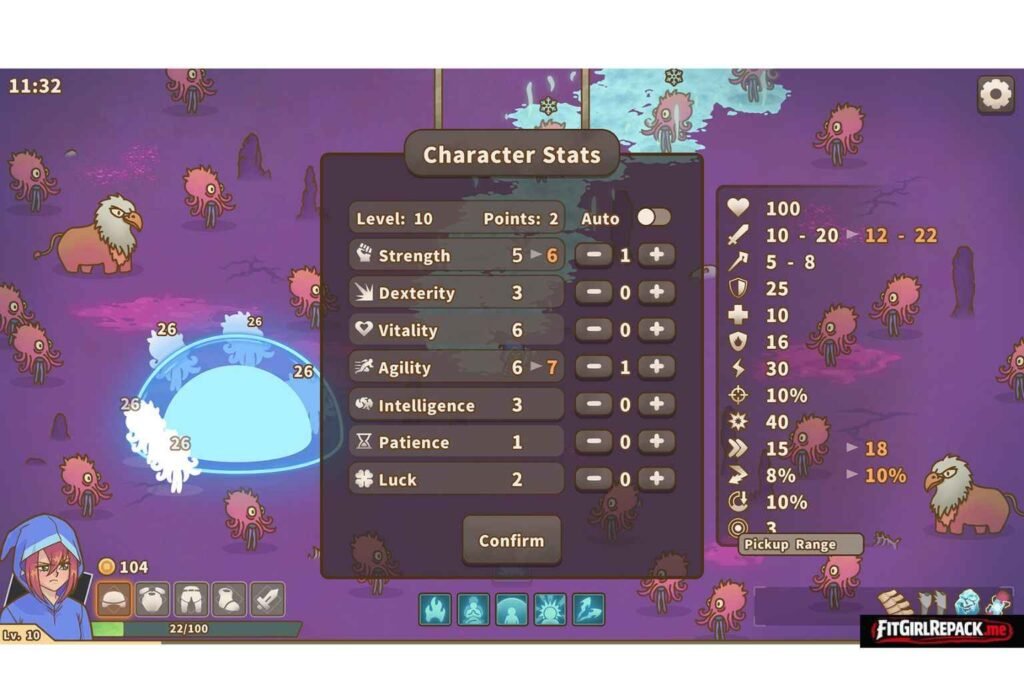1024x683 pixels.
Task: Add a point to Patience
Action: 656,442
